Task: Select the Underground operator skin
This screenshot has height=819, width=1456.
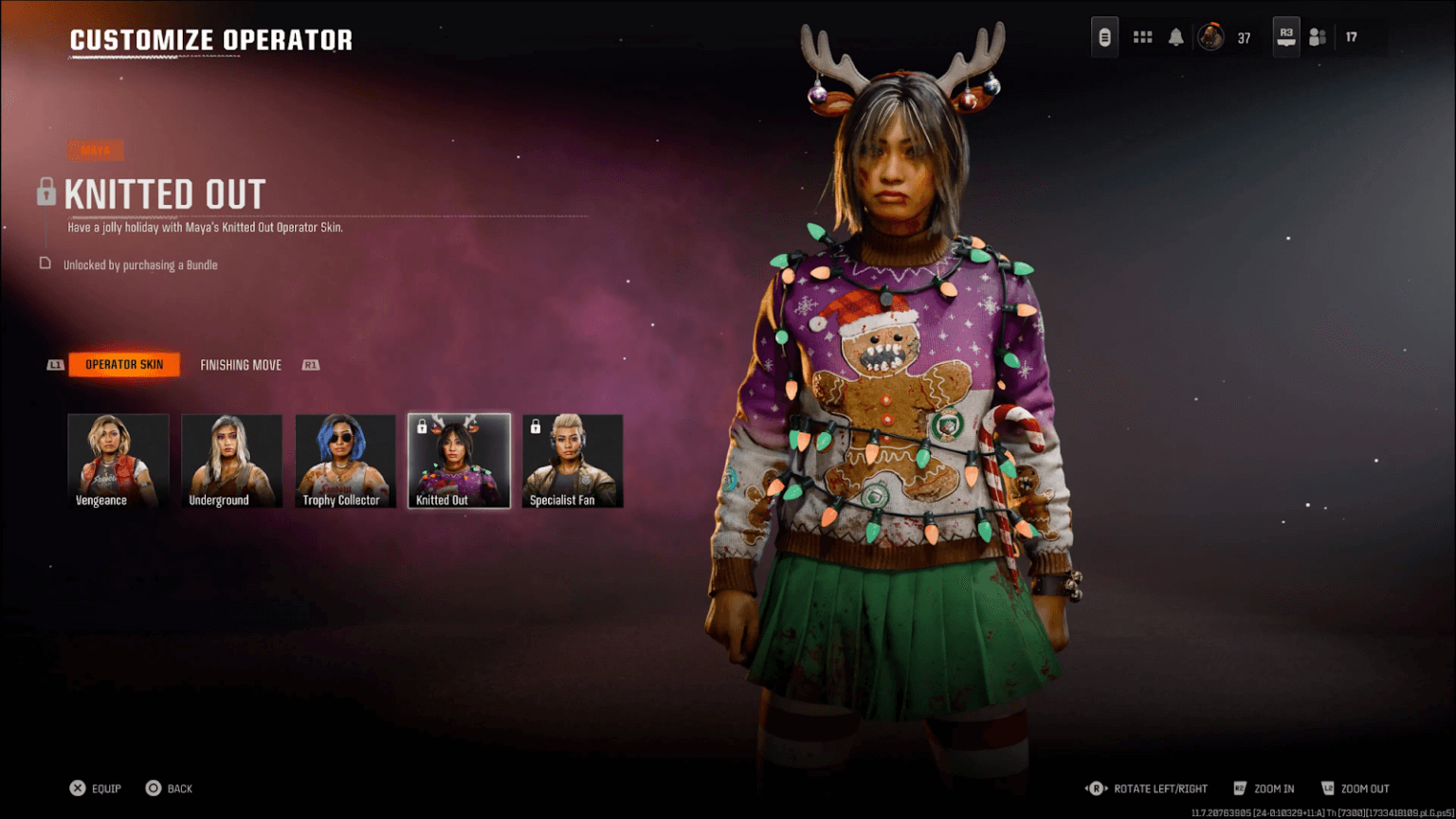Action: (x=231, y=460)
